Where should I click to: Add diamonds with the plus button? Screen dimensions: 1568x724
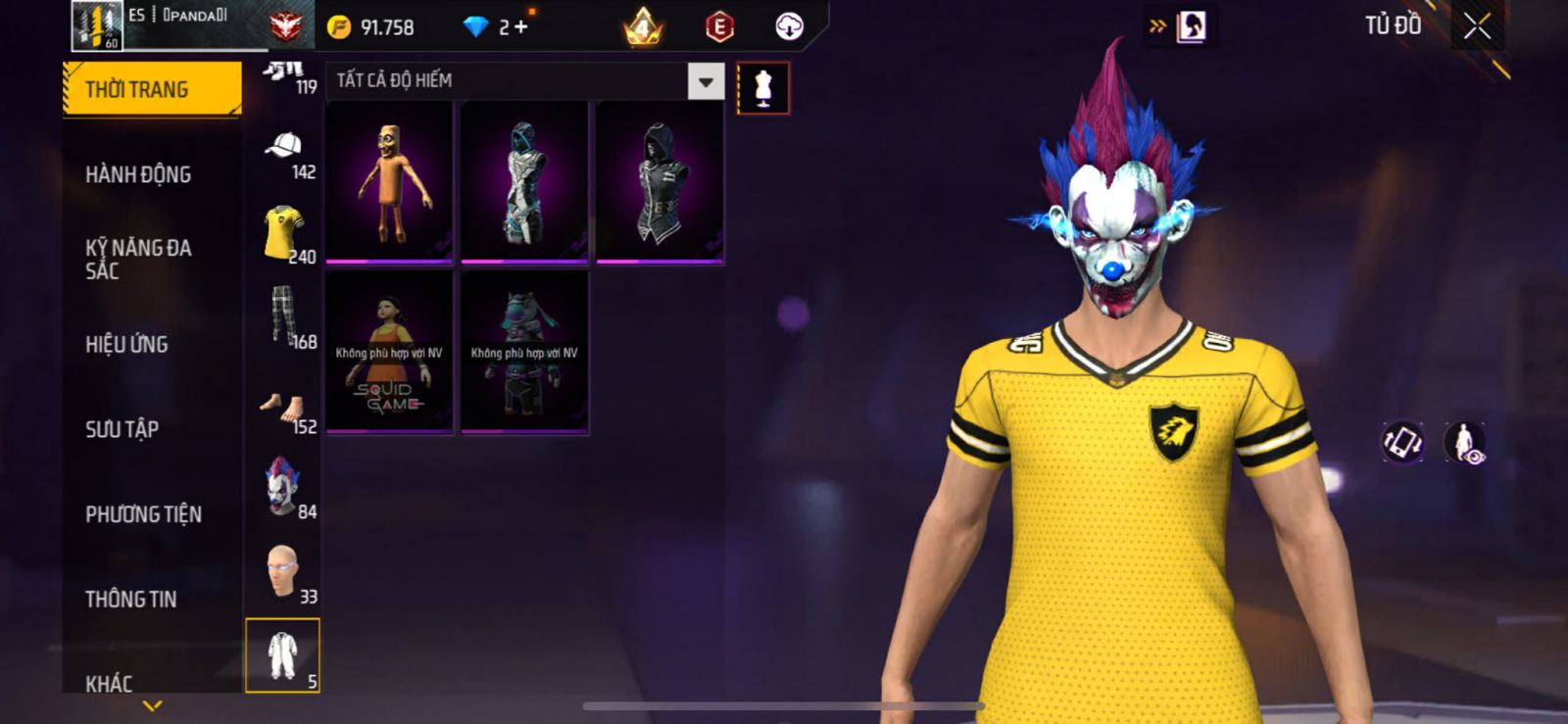pos(521,27)
